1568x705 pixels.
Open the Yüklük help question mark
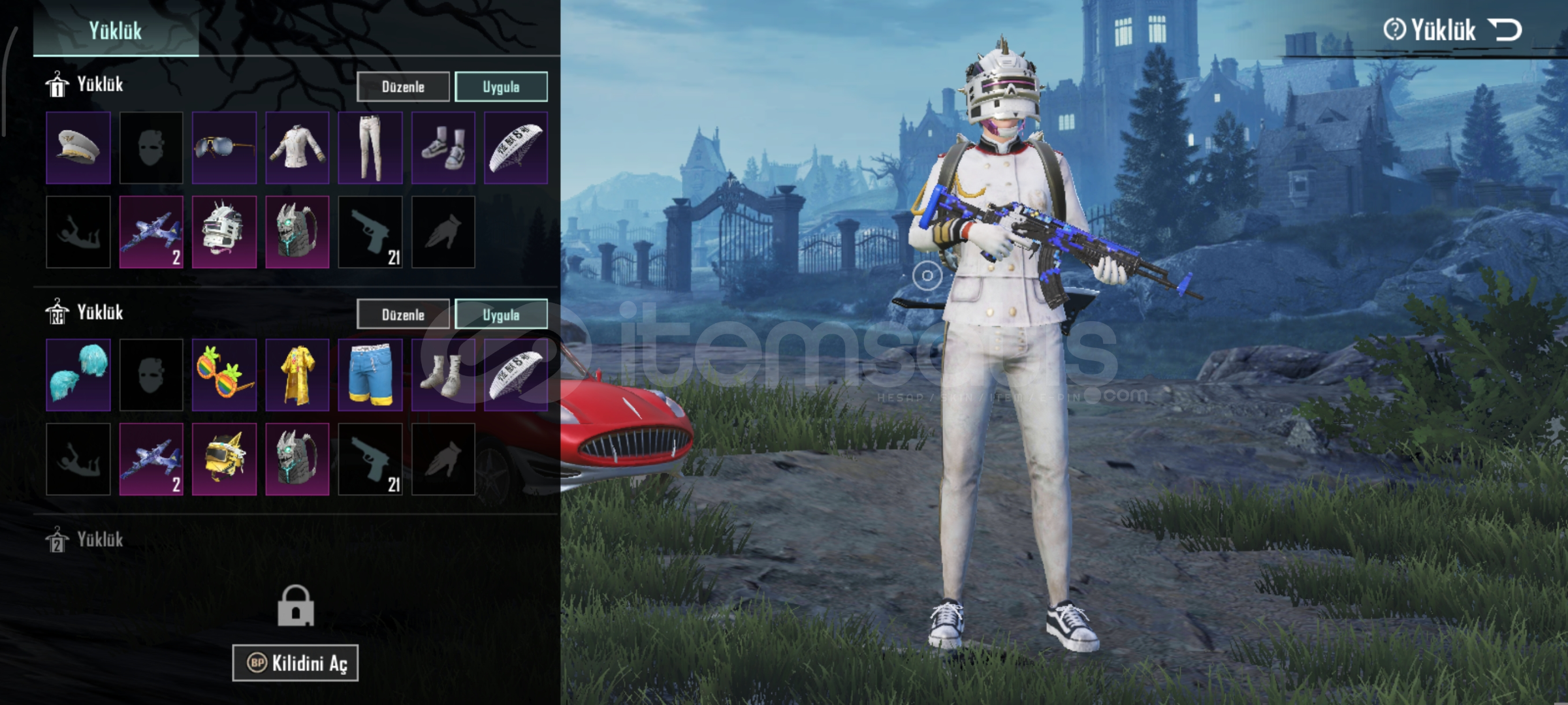[x=1393, y=30]
